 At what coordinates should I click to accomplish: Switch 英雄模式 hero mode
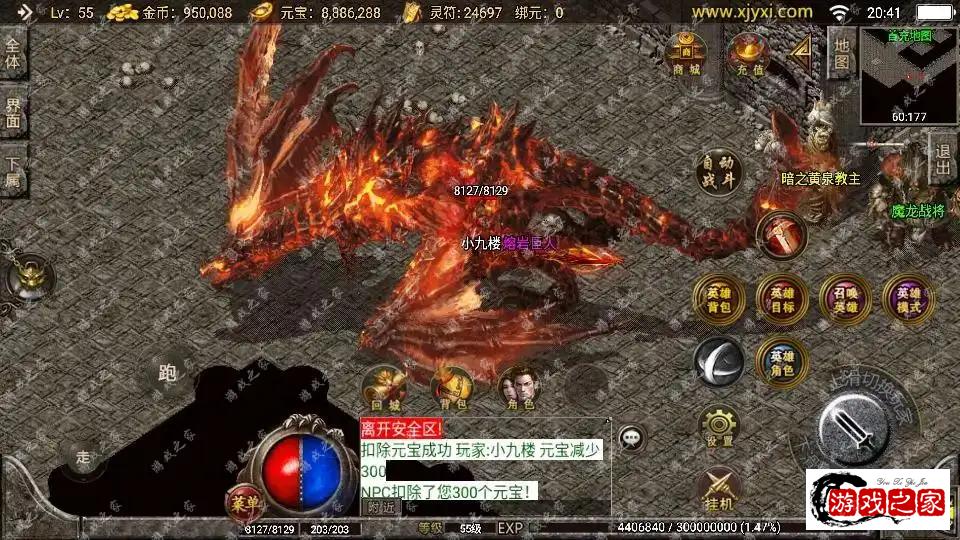click(x=908, y=297)
